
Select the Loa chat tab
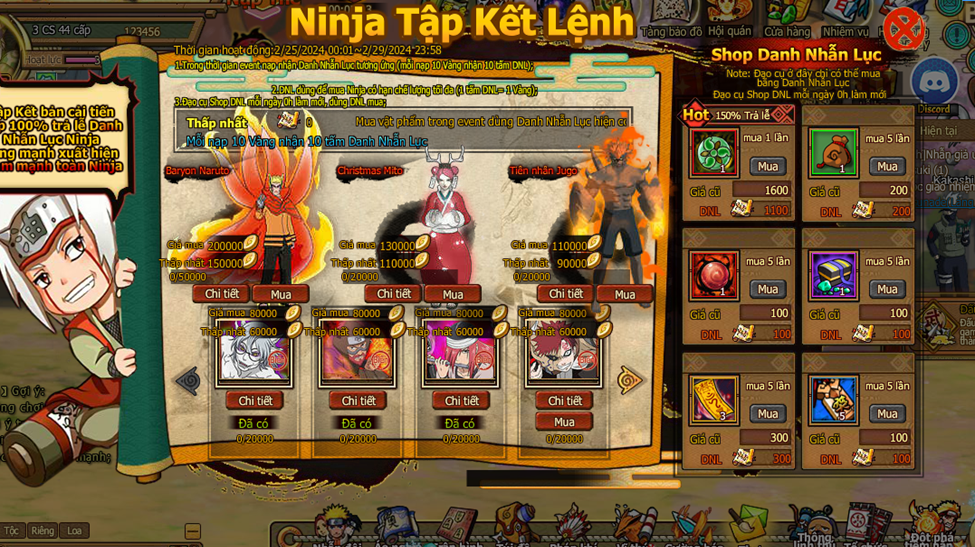pos(74,531)
